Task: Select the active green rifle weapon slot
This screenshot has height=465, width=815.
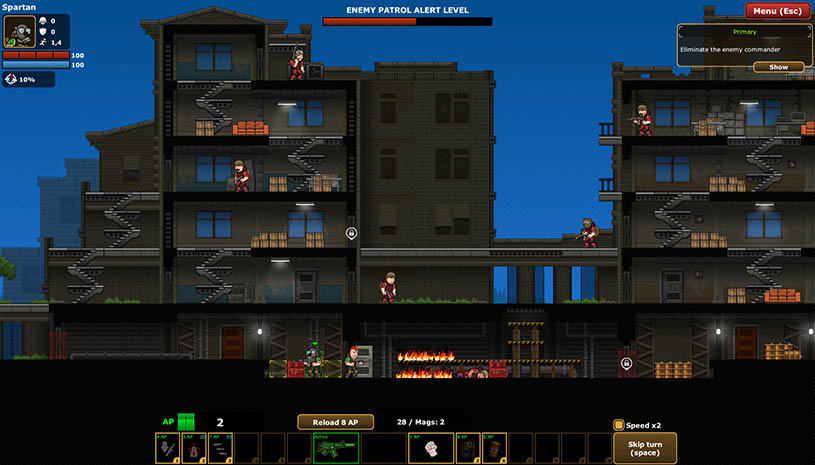Action: point(336,448)
